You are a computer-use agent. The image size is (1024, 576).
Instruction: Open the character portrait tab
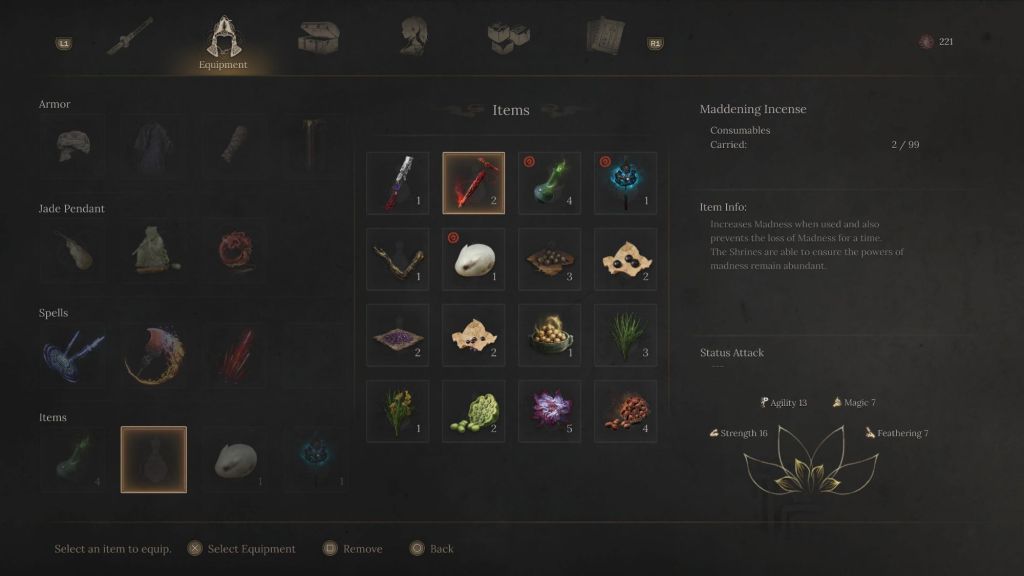point(414,38)
